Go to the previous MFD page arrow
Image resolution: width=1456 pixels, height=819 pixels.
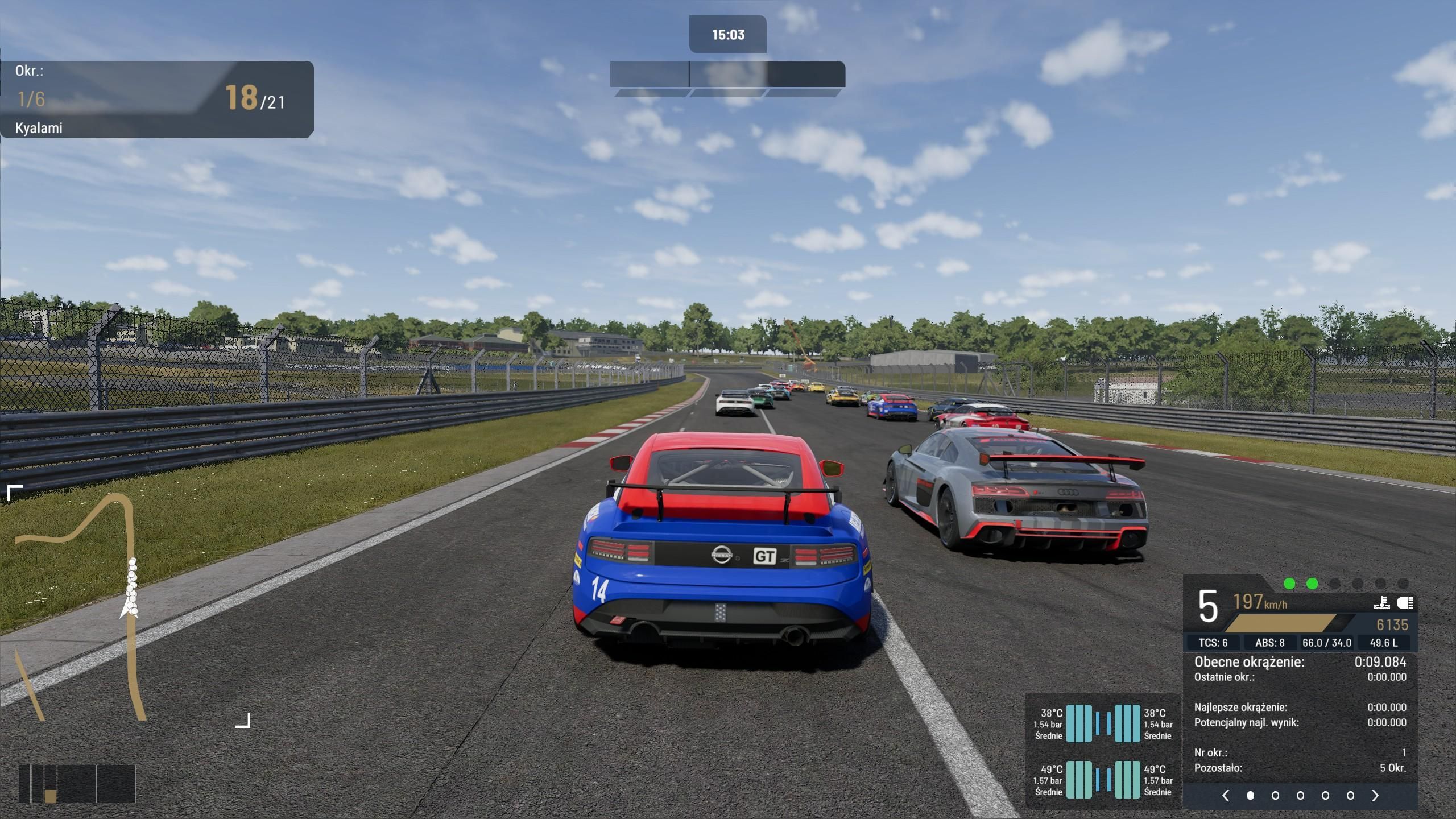[1226, 796]
